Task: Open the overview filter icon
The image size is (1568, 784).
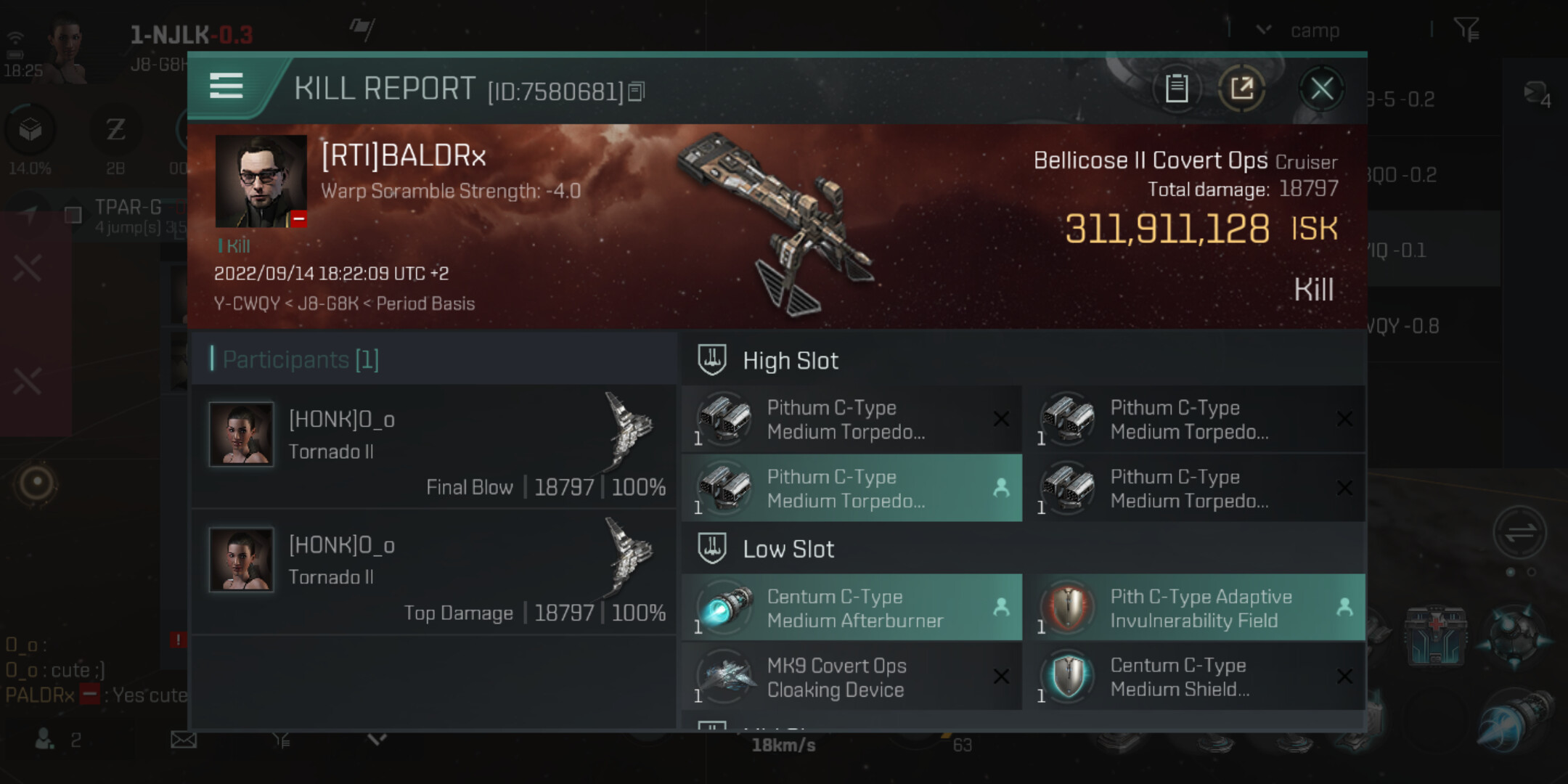Action: [1466, 30]
